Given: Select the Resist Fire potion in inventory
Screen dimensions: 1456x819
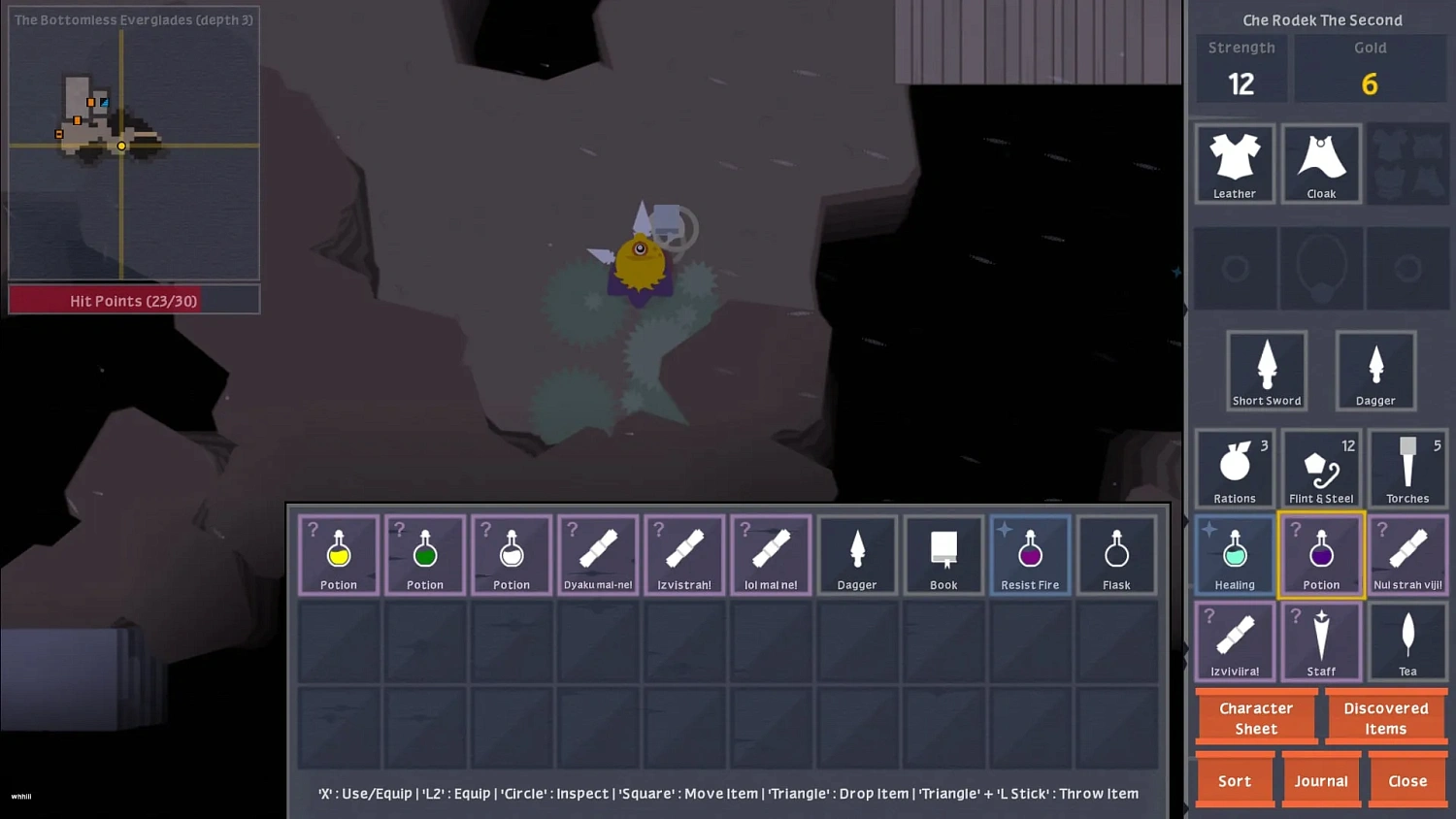Looking at the screenshot, I should (1030, 555).
